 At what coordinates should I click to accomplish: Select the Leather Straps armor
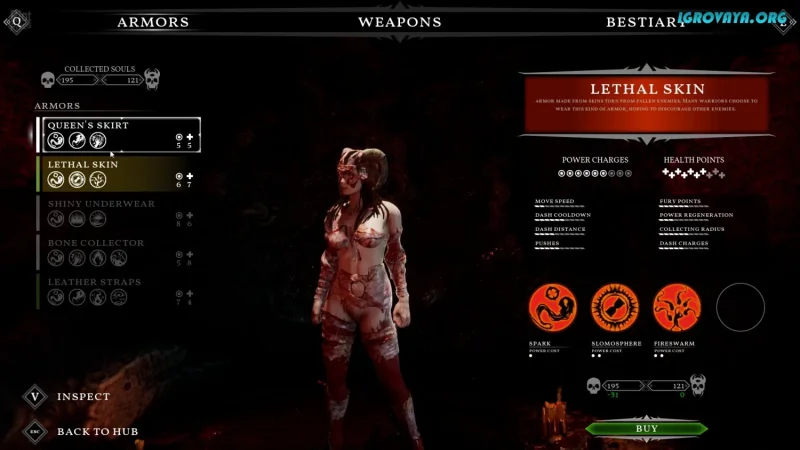click(119, 290)
